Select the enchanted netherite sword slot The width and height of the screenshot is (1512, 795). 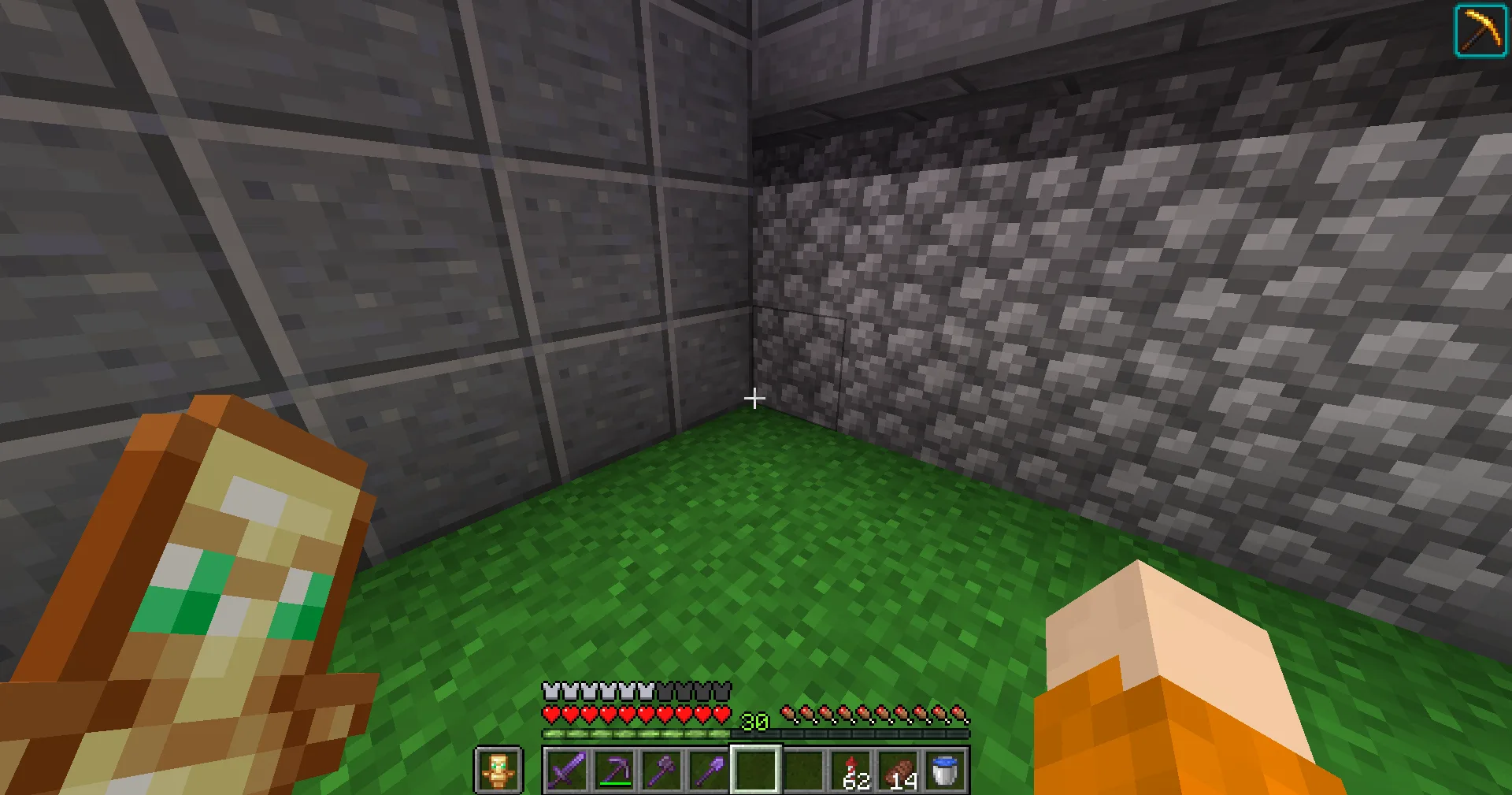567,770
